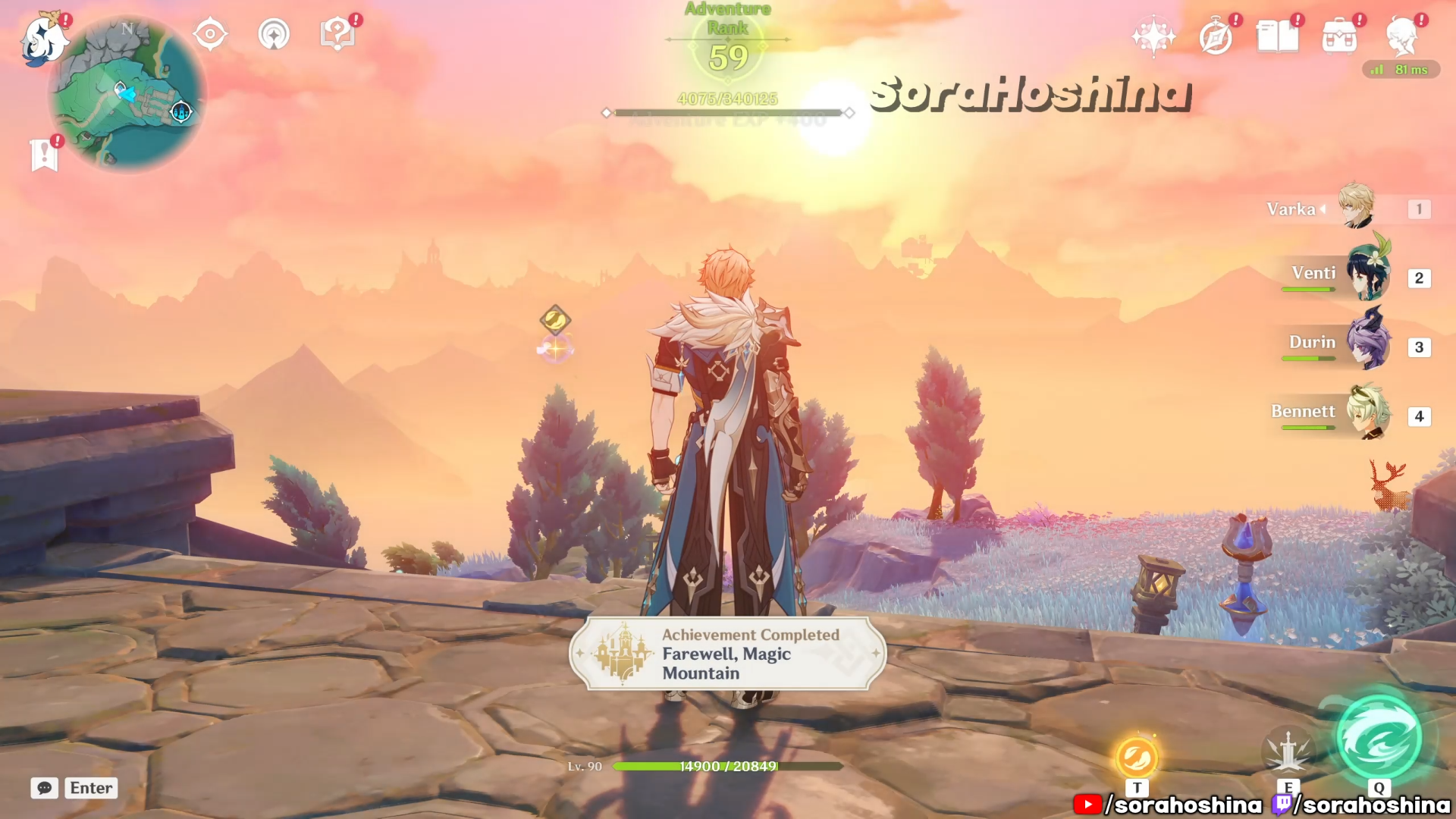The image size is (1456, 819).
Task: Open the chat speech bubble
Action: (45, 788)
